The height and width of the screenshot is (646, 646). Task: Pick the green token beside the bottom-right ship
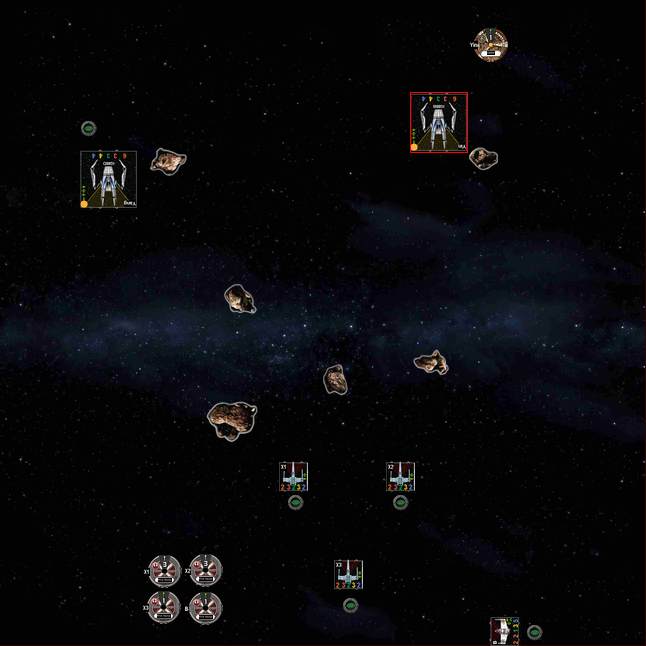coord(534,632)
